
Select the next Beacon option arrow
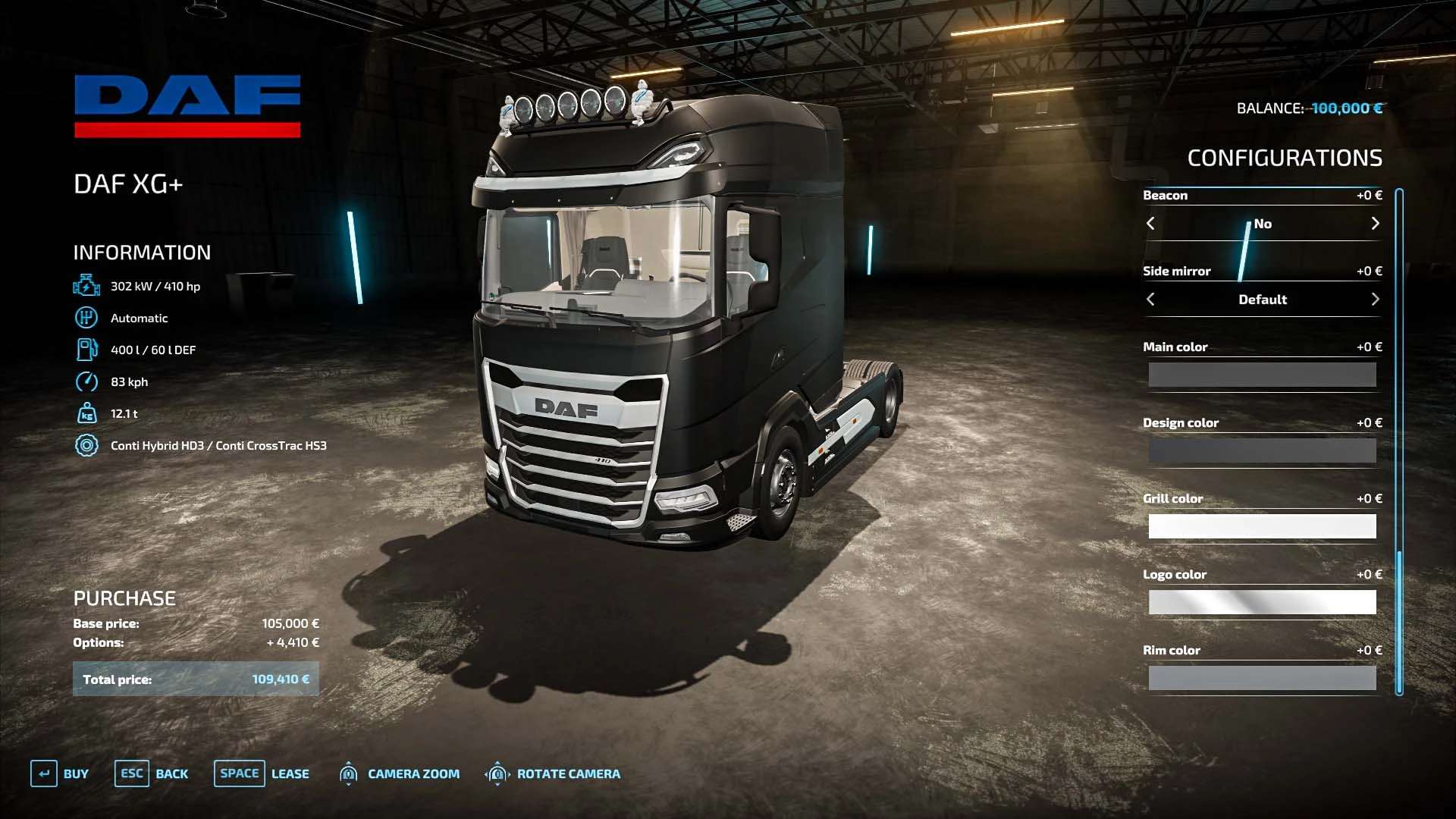(x=1375, y=224)
